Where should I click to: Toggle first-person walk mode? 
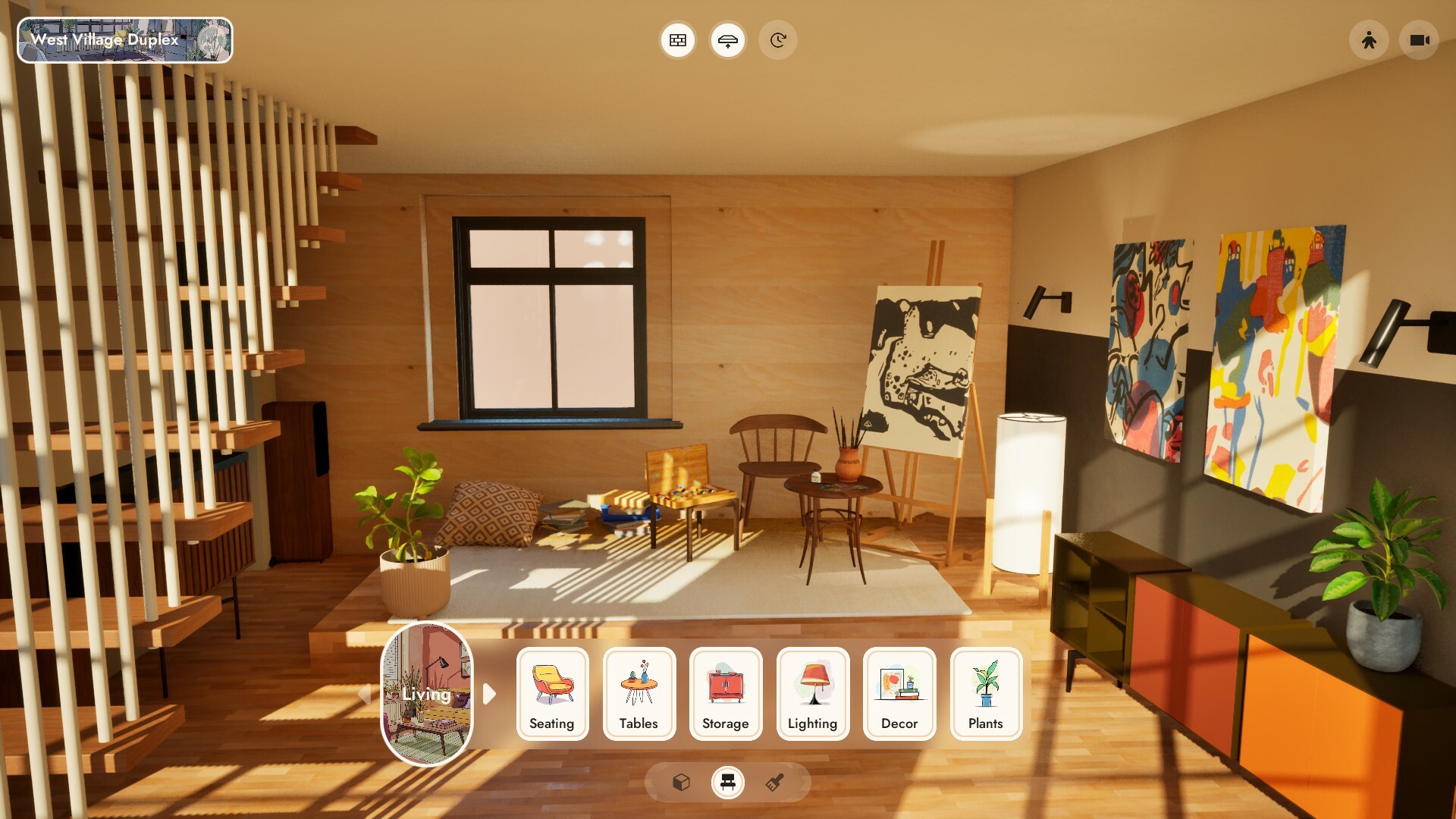(x=1369, y=39)
